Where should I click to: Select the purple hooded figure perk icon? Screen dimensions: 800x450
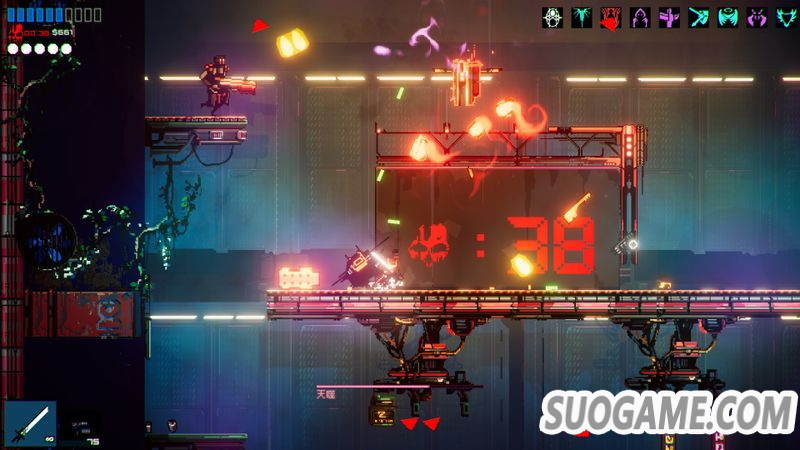click(x=640, y=17)
